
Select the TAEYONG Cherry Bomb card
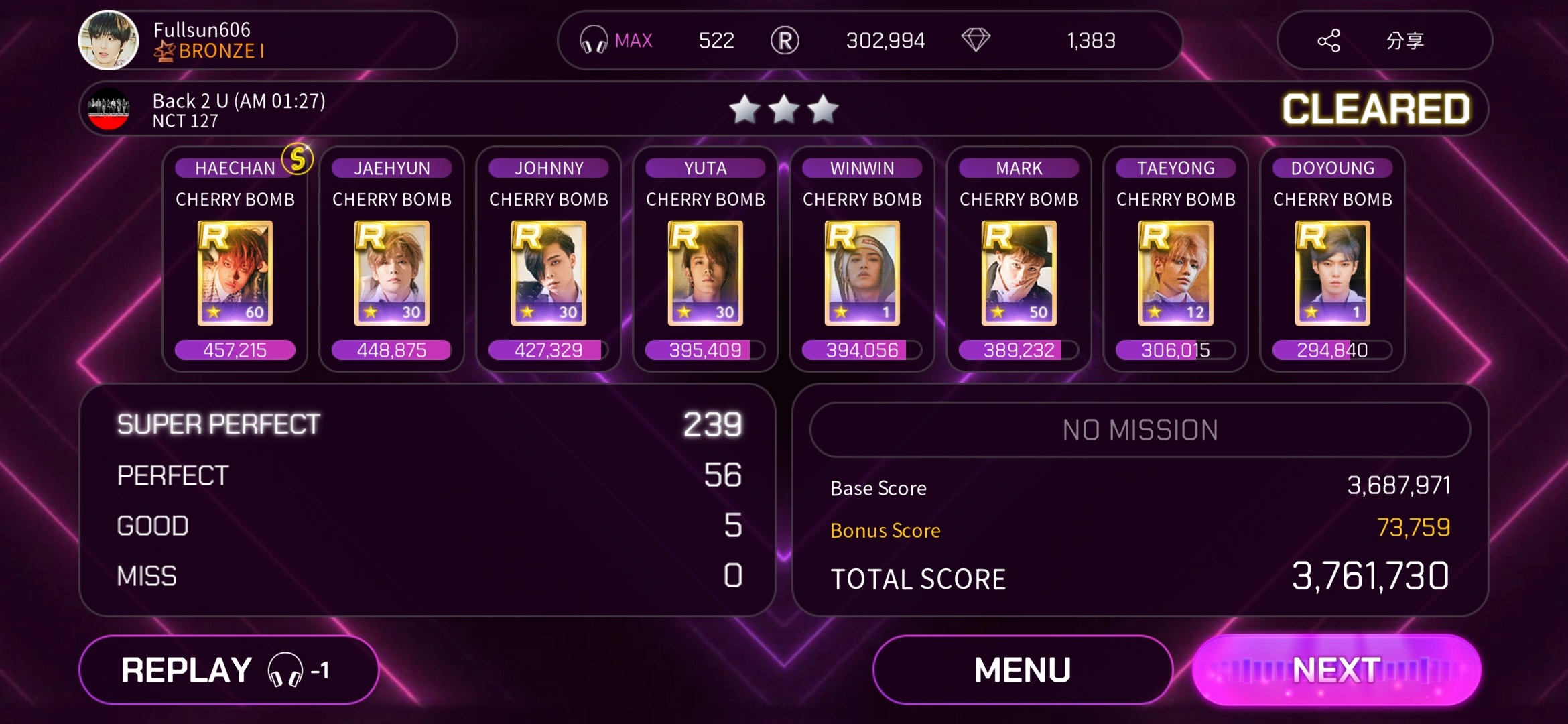click(x=1176, y=273)
